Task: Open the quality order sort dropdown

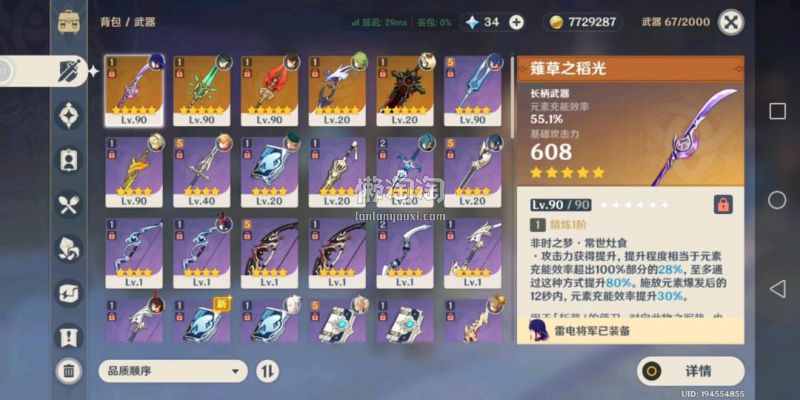Action: [173, 371]
